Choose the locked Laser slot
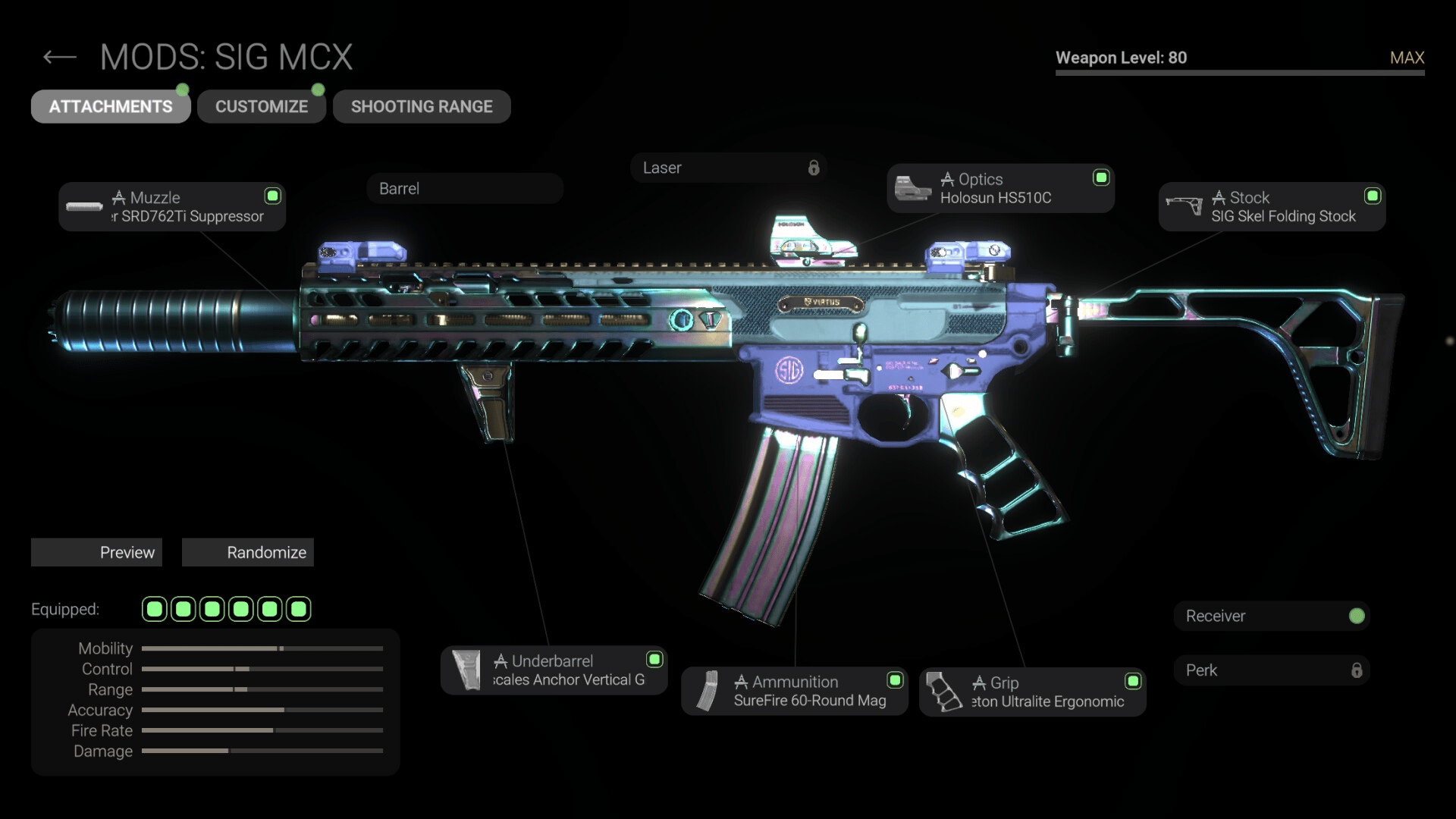 [x=728, y=168]
